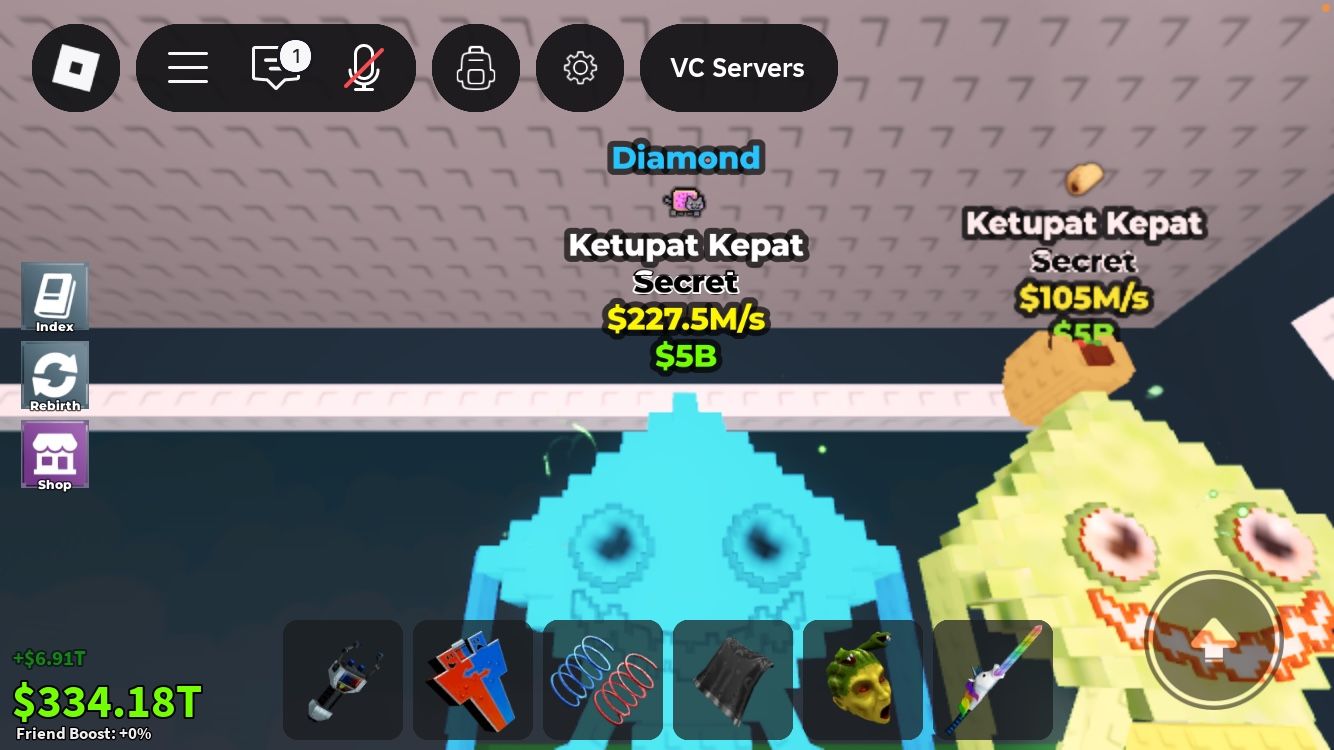
Task: Open the backpack inventory
Action: [x=476, y=67]
